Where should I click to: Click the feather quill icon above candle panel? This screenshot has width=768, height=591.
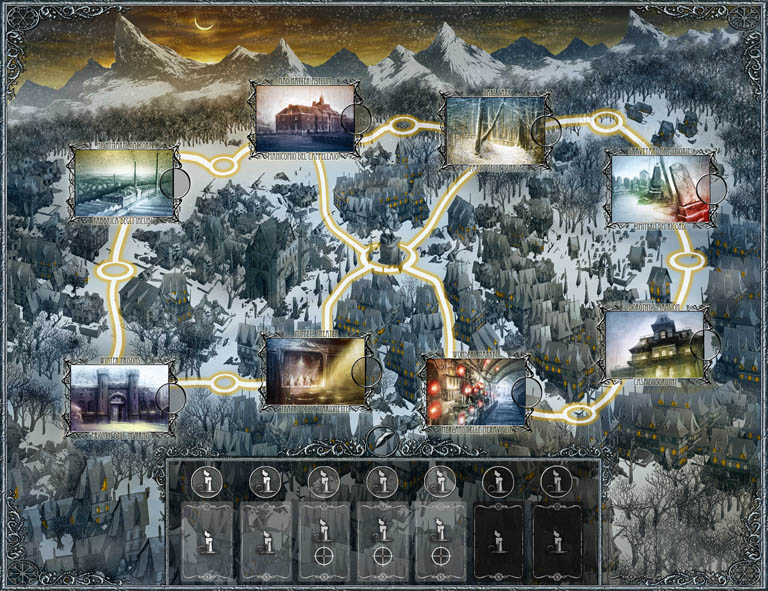(381, 439)
